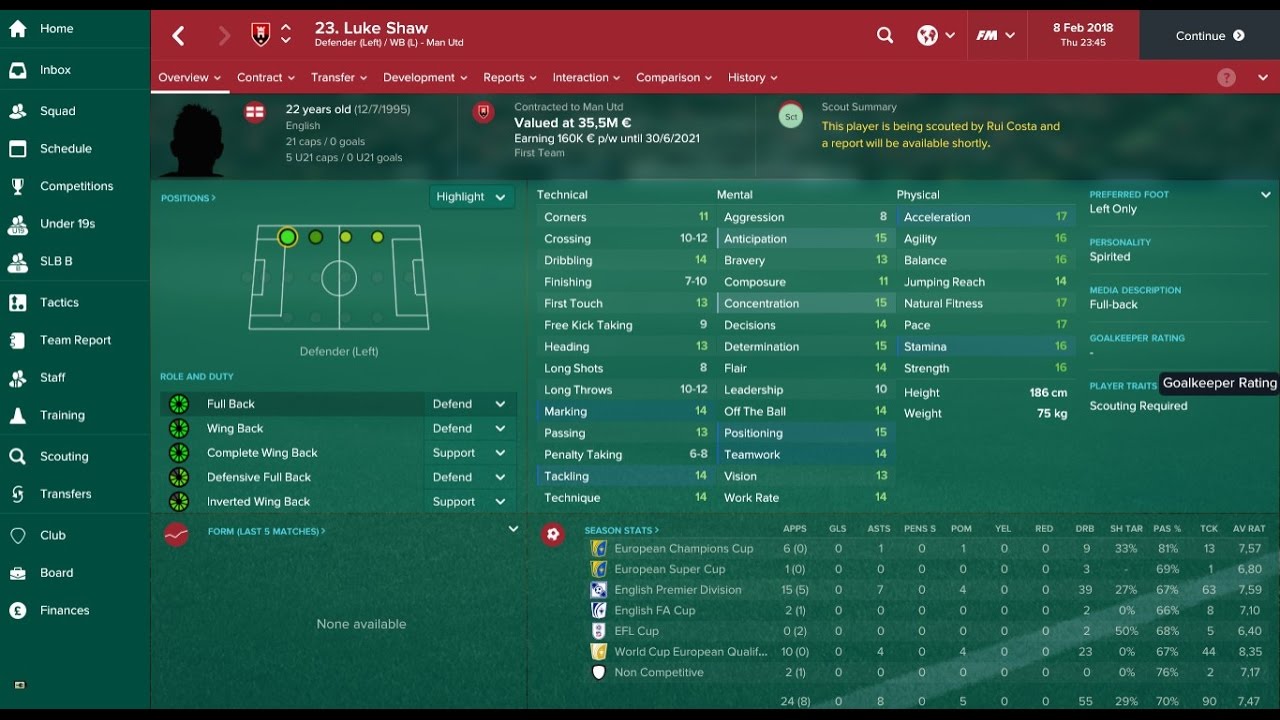Click the help question mark icon
The height and width of the screenshot is (720, 1280).
(1227, 78)
